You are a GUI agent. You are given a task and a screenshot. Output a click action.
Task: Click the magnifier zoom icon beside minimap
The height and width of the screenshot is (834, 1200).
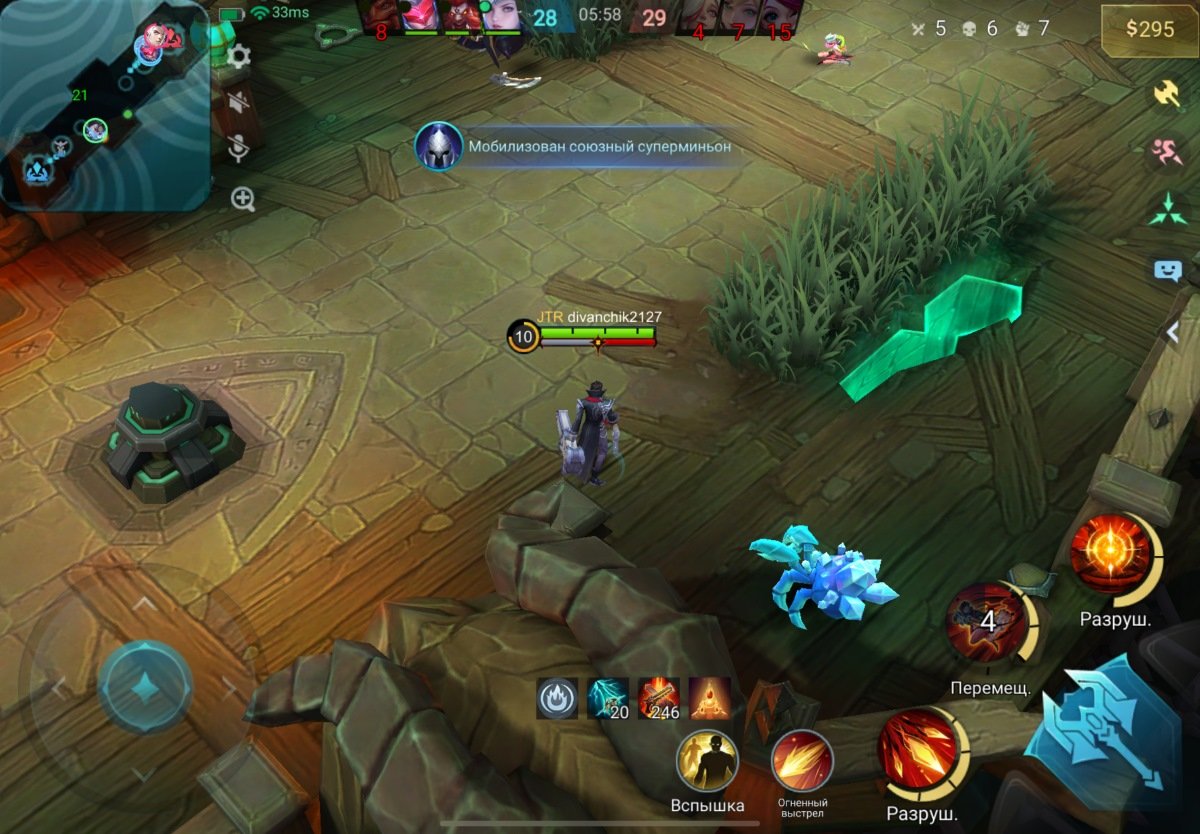tap(243, 198)
